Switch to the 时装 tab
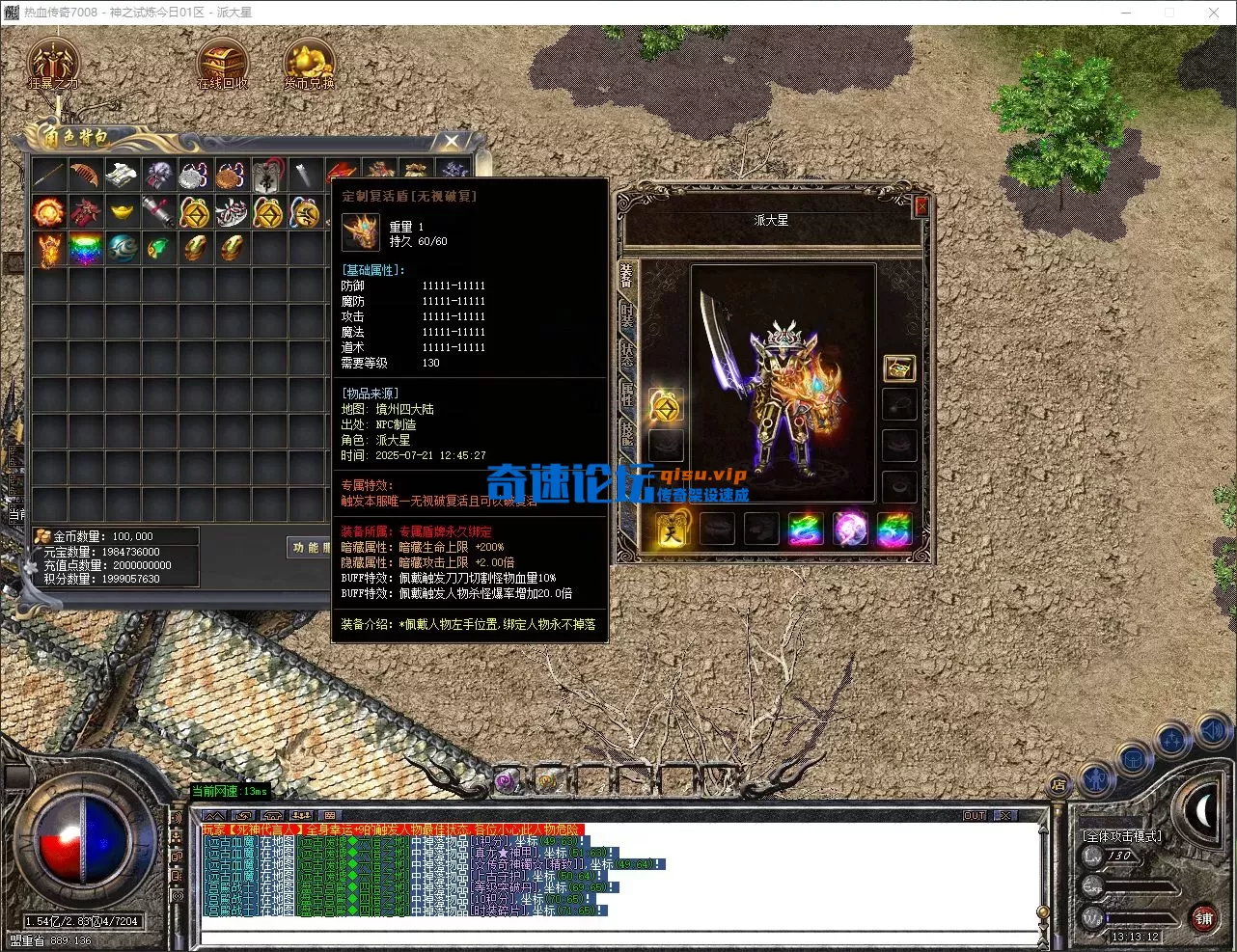This screenshot has height=952, width=1237. pyautogui.click(x=627, y=314)
